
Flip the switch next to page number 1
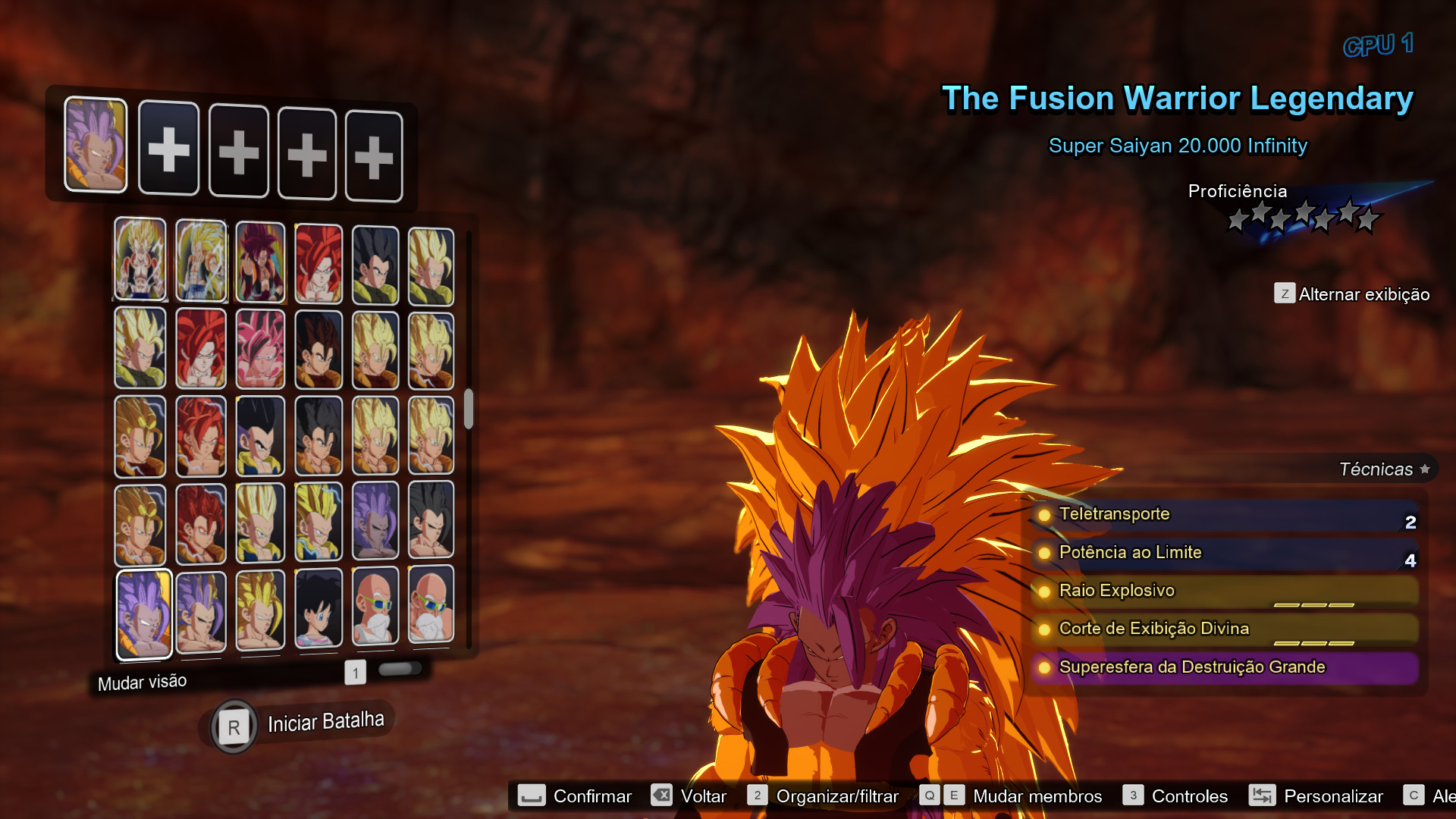tap(401, 668)
